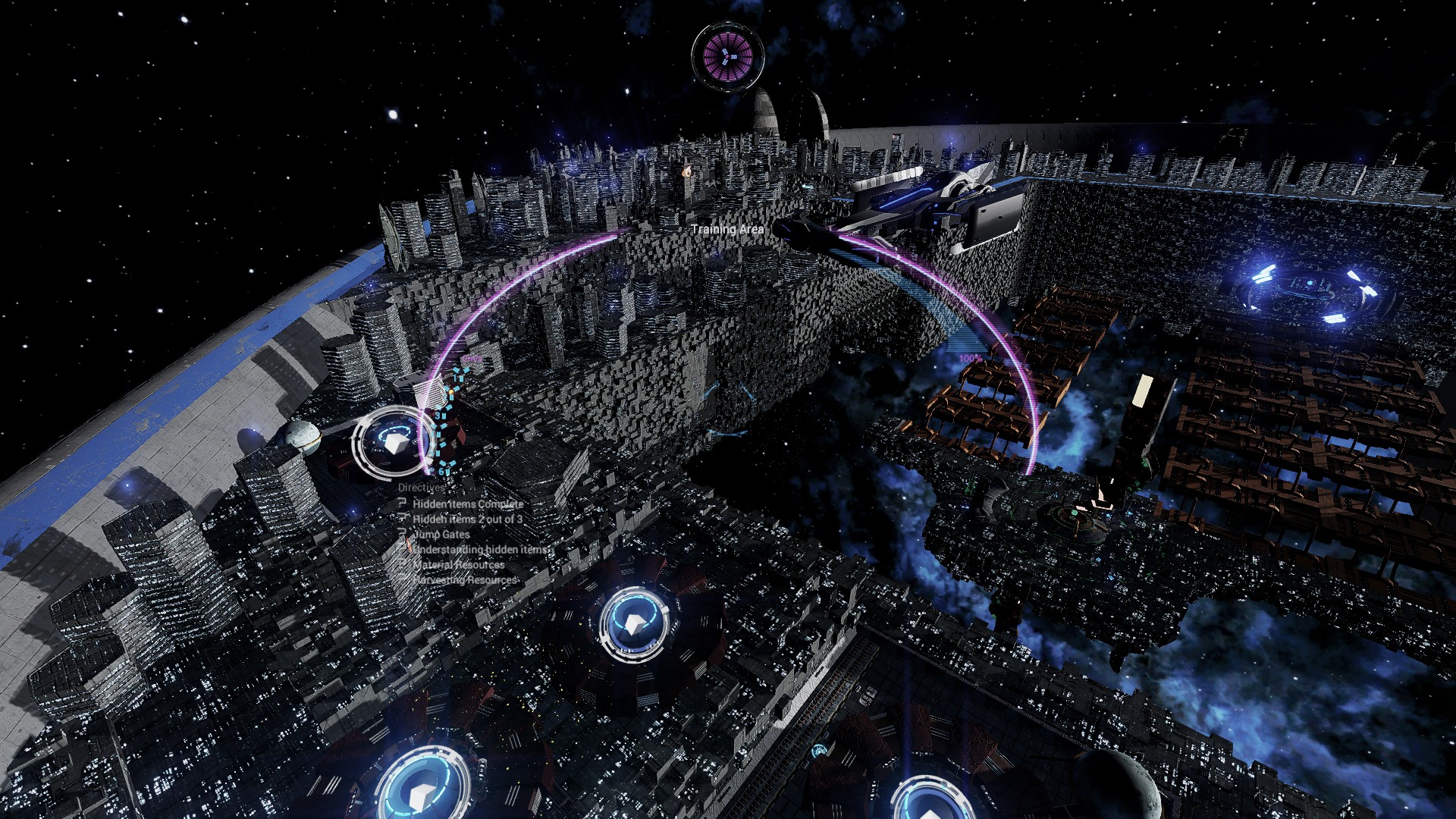The image size is (1456, 819).
Task: Toggle the Material Resources completion icon
Action: pos(403,563)
